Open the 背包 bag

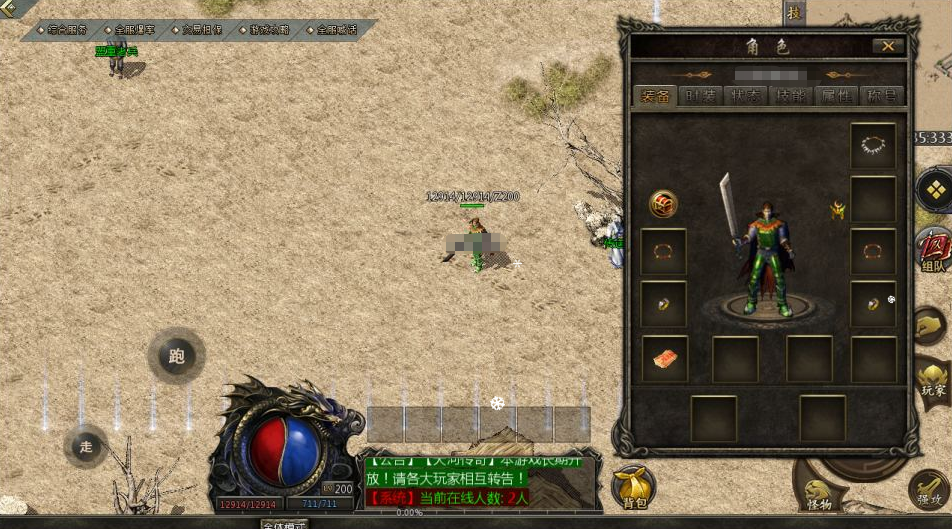pyautogui.click(x=633, y=487)
